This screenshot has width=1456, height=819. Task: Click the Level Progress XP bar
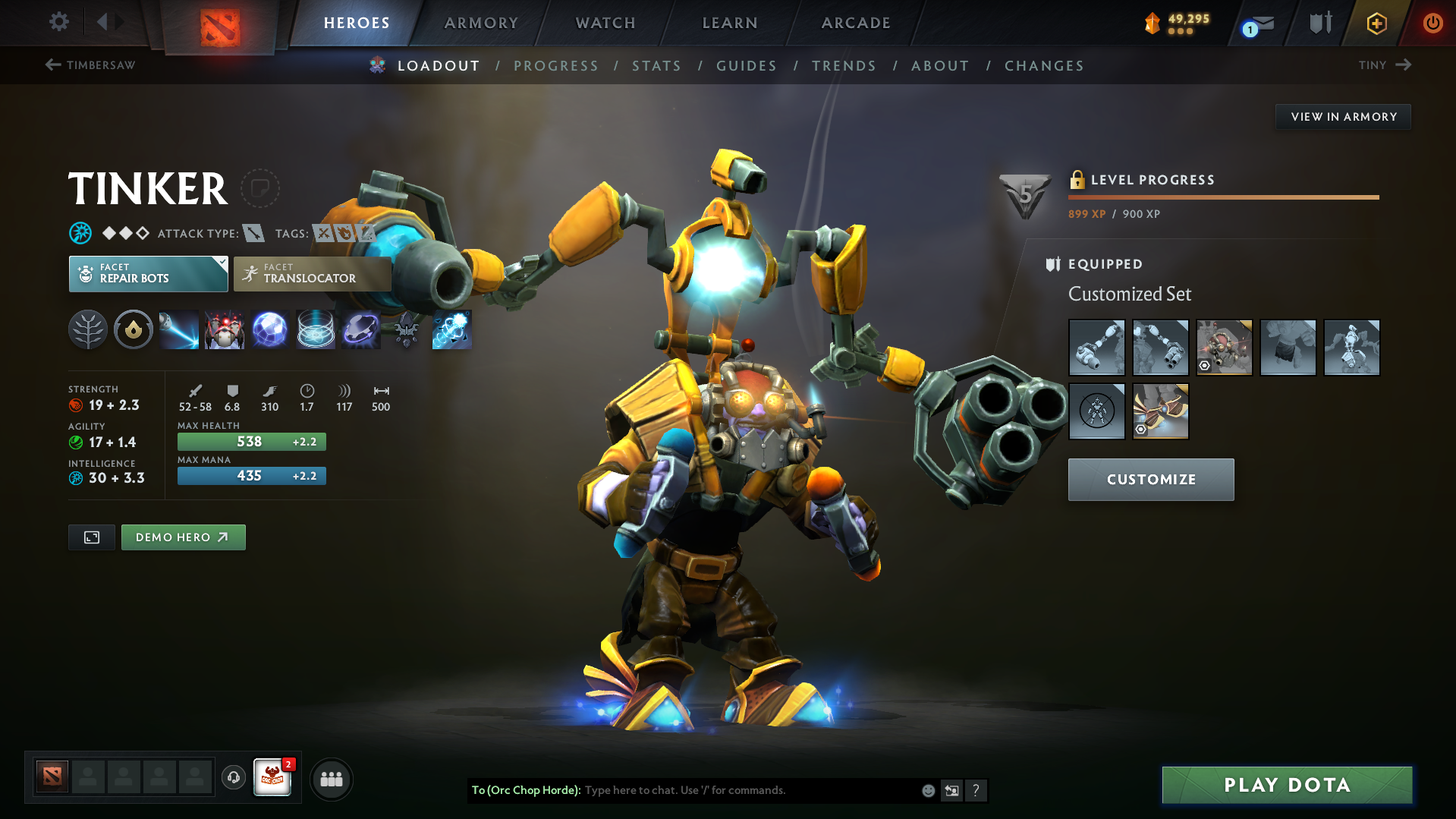click(x=1223, y=197)
